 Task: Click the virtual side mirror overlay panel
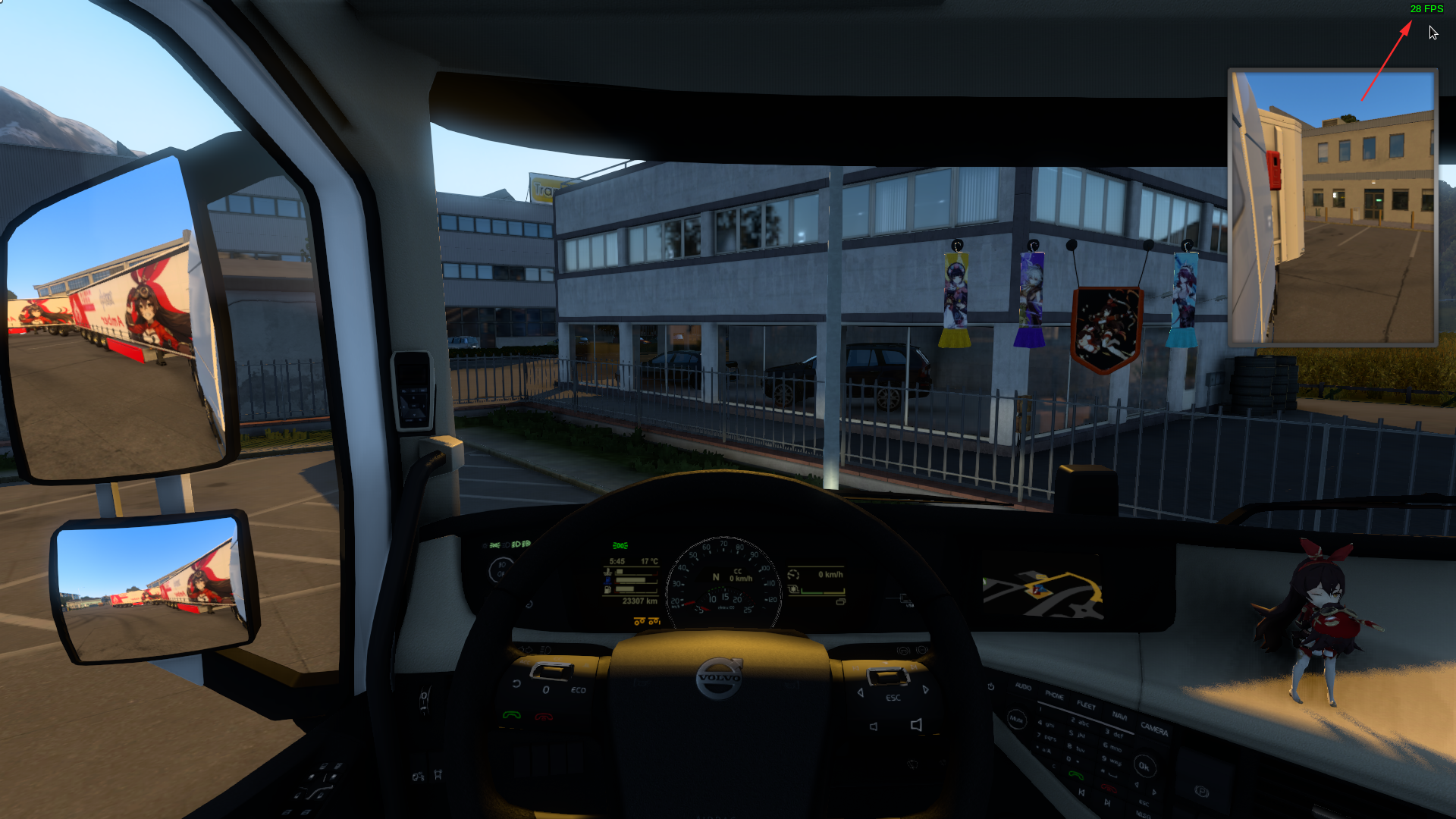coord(1332,207)
